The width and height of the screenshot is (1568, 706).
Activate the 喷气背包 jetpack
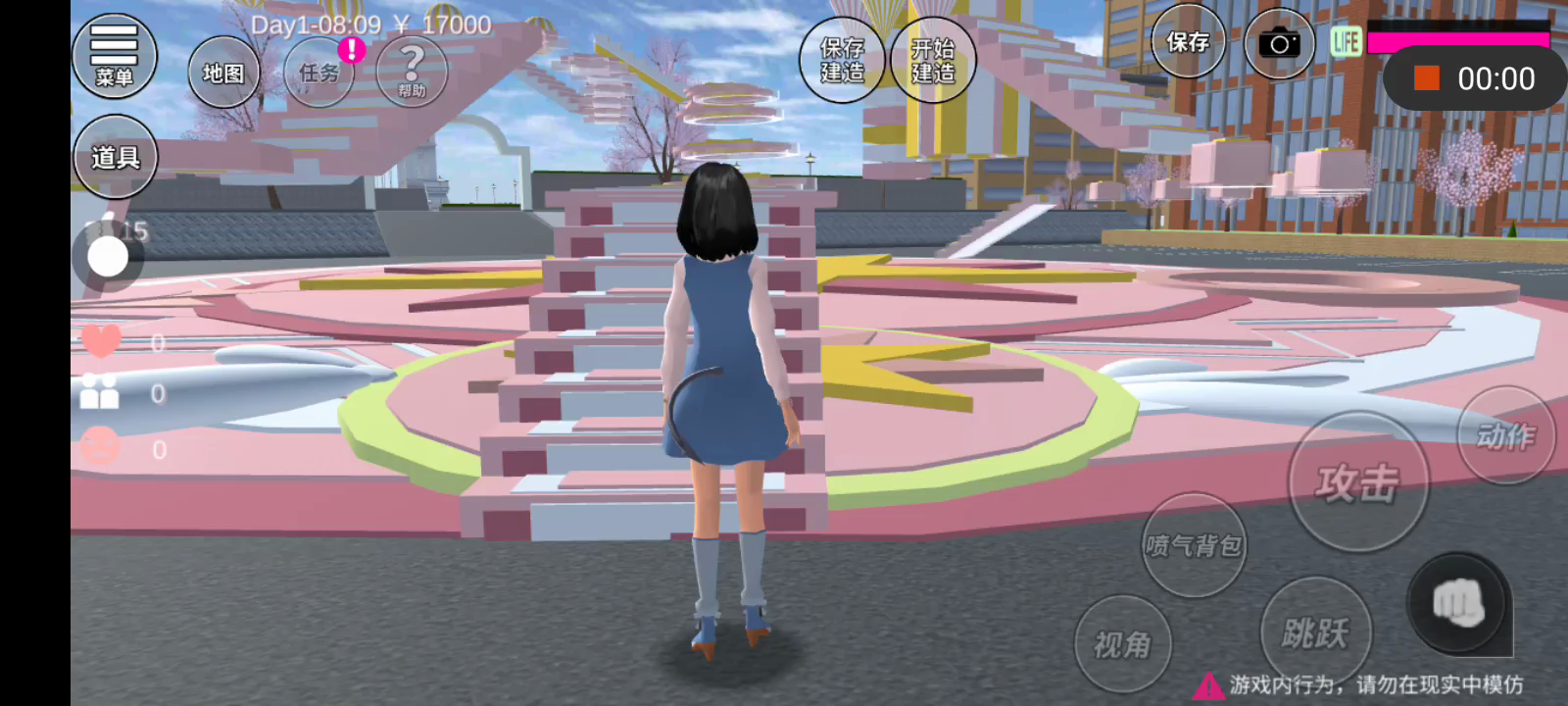click(1194, 545)
